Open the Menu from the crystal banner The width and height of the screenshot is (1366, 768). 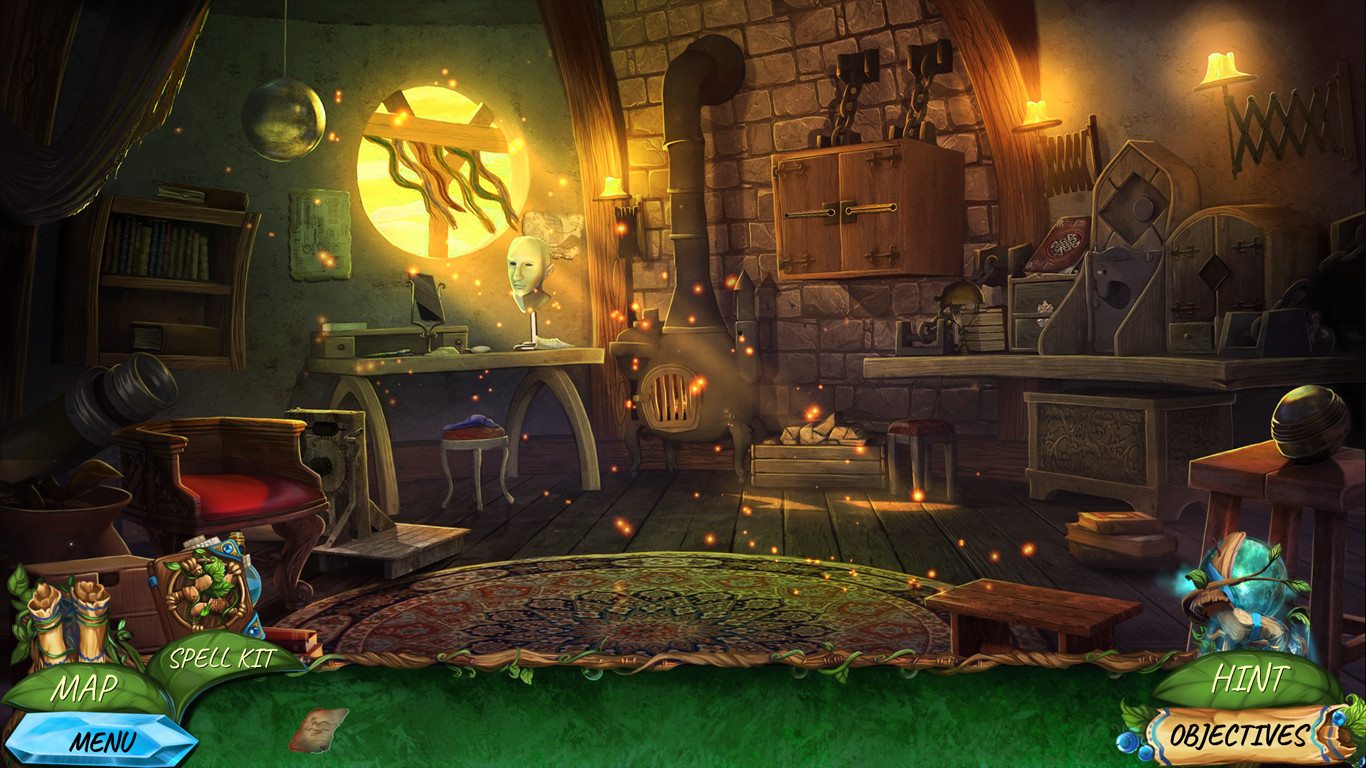click(103, 740)
